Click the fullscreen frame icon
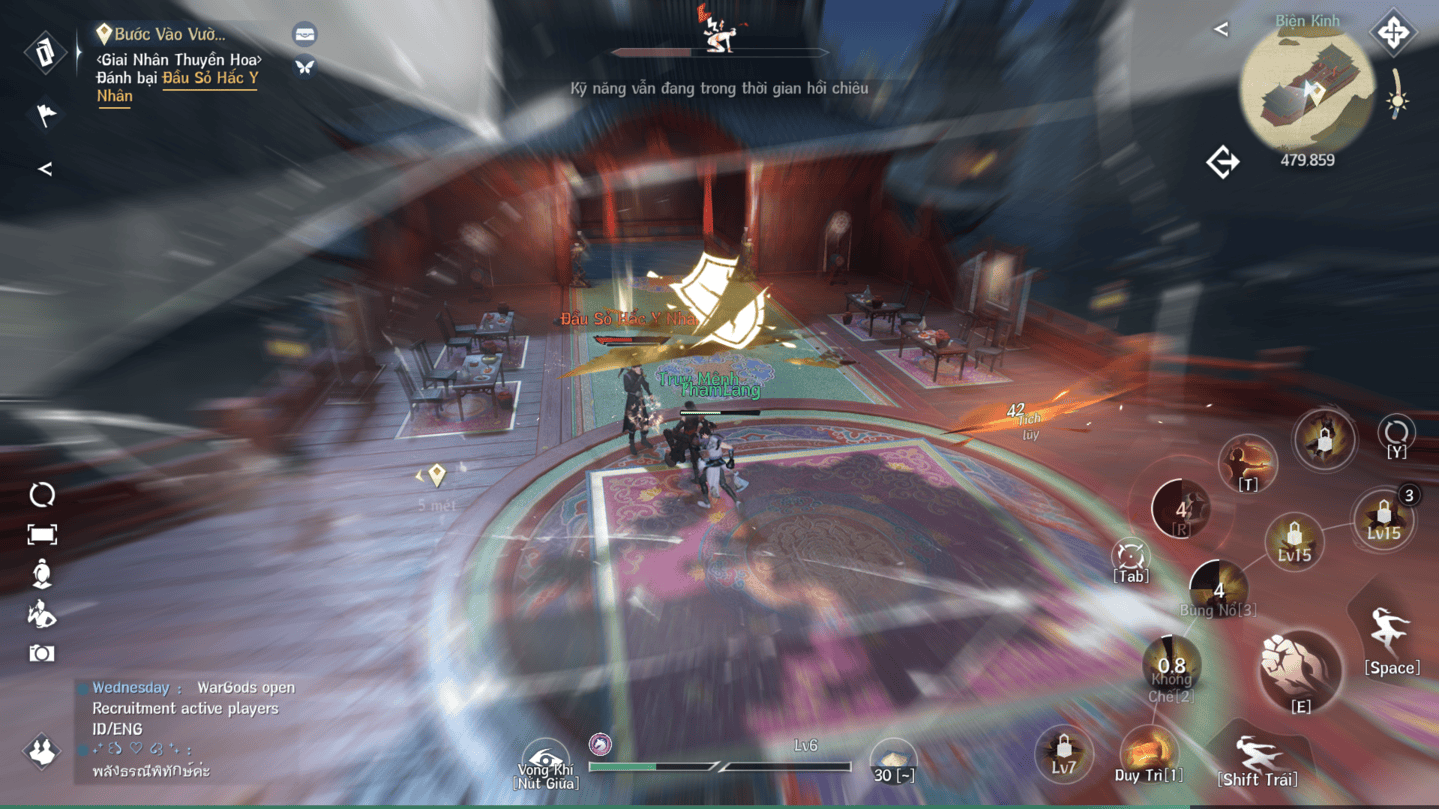Image resolution: width=1439 pixels, height=809 pixels. [42, 535]
